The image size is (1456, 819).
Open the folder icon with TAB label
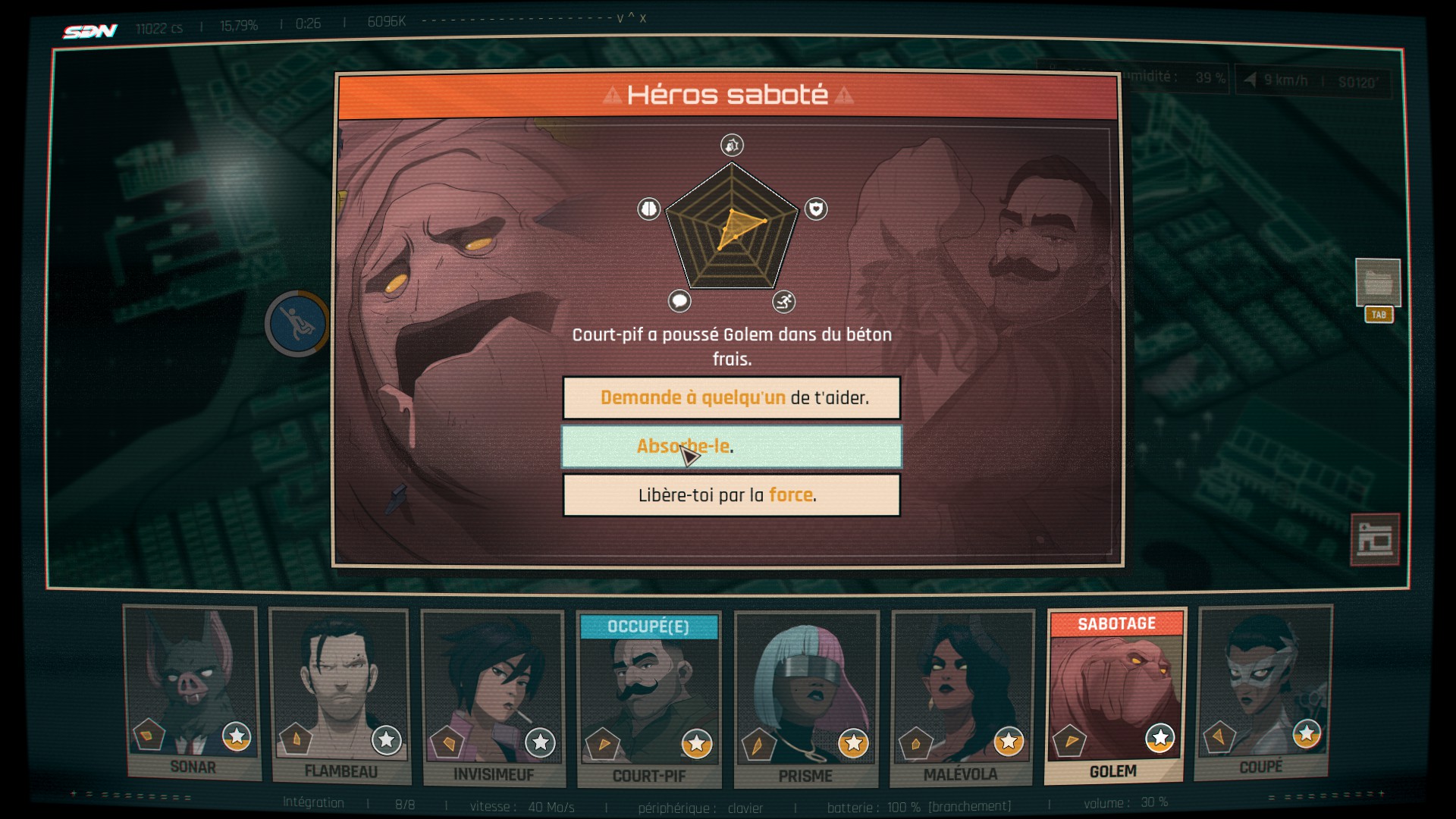pyautogui.click(x=1377, y=283)
